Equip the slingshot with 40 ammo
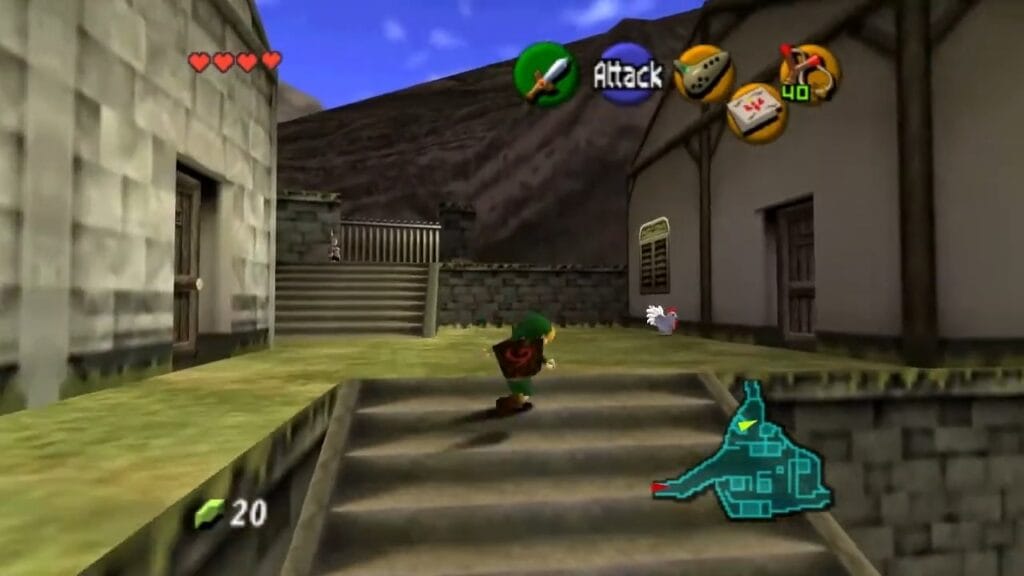This screenshot has height=576, width=1024. (x=808, y=72)
